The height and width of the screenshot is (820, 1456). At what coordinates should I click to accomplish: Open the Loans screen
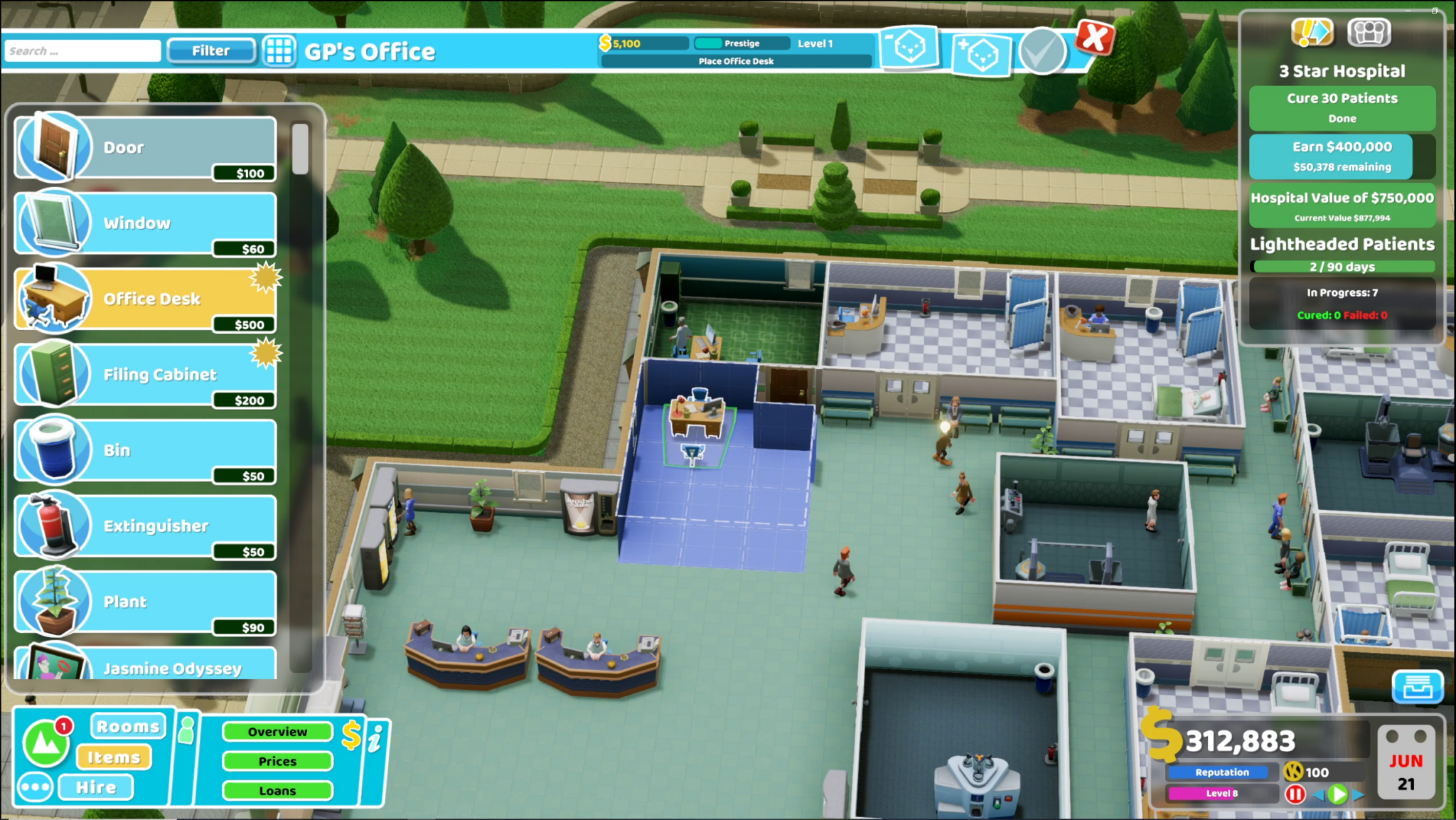(277, 790)
